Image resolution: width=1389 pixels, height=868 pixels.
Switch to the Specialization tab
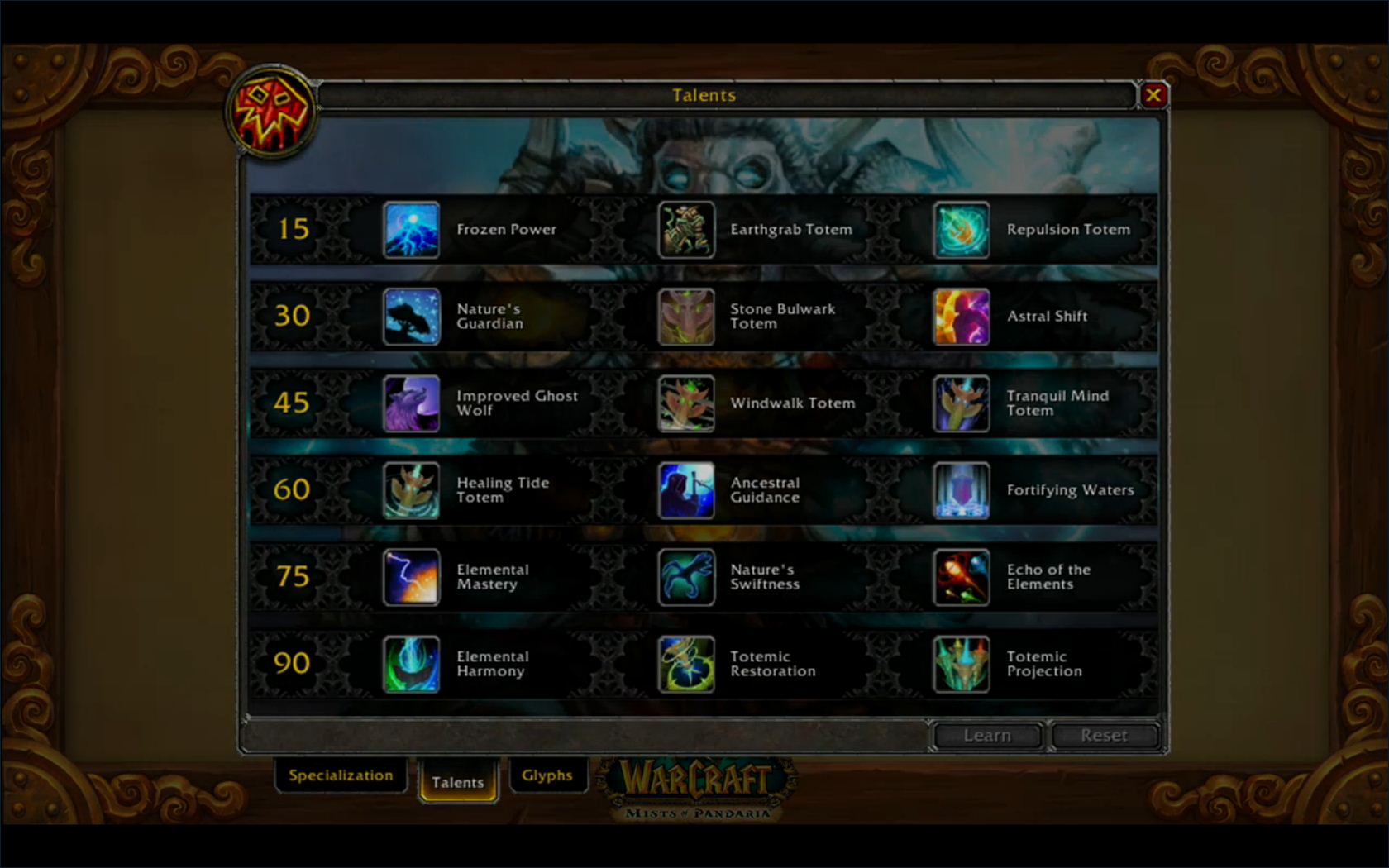(x=340, y=775)
